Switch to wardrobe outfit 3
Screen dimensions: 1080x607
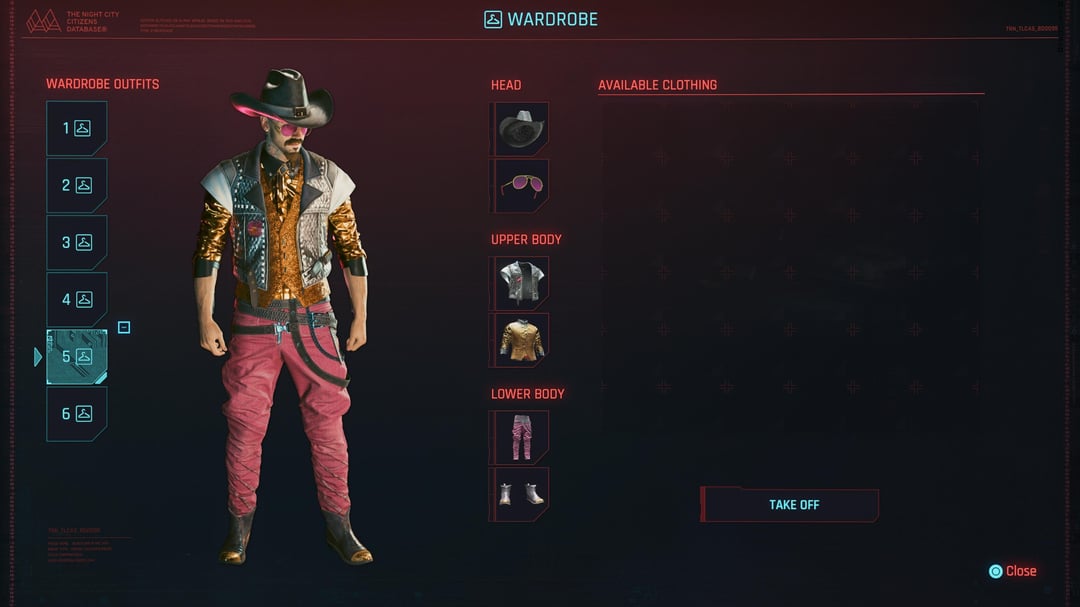[x=76, y=242]
